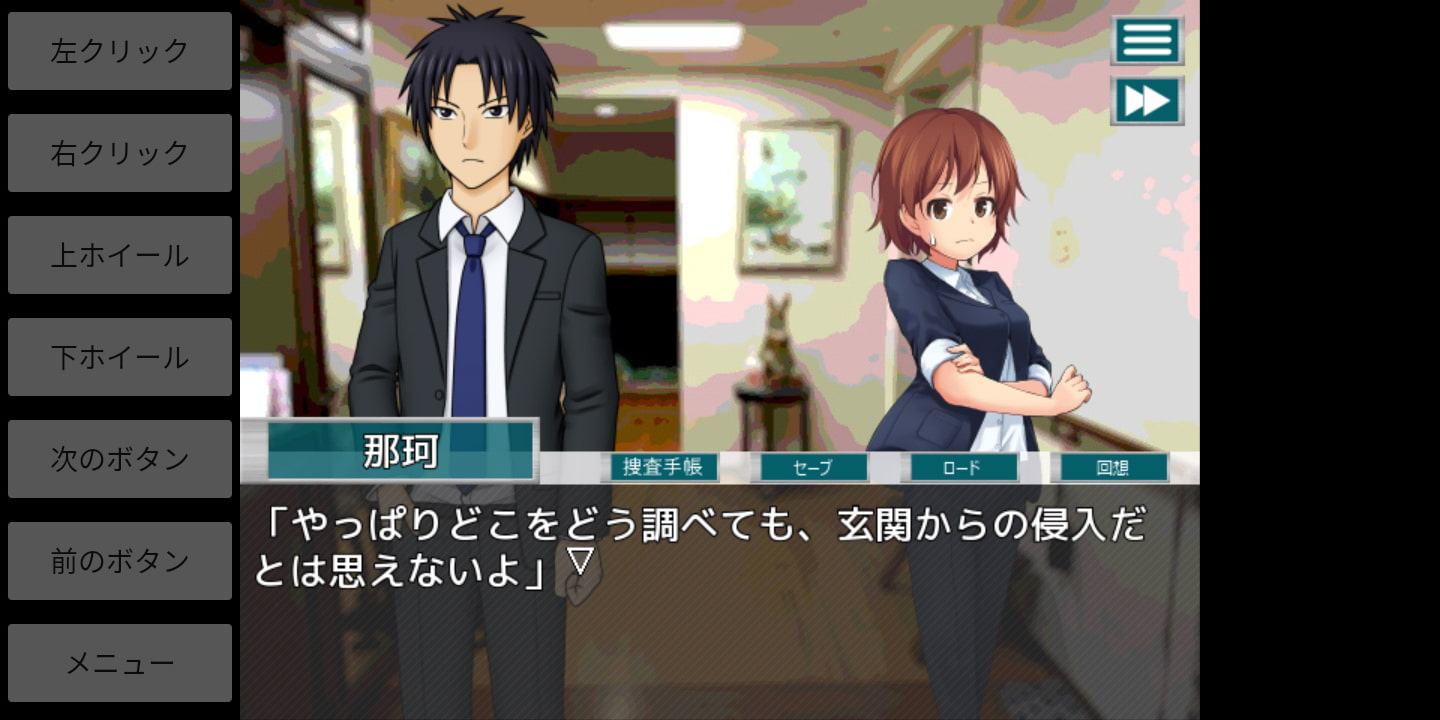
Task: Tap the 右クリック emulator button
Action: tap(120, 153)
